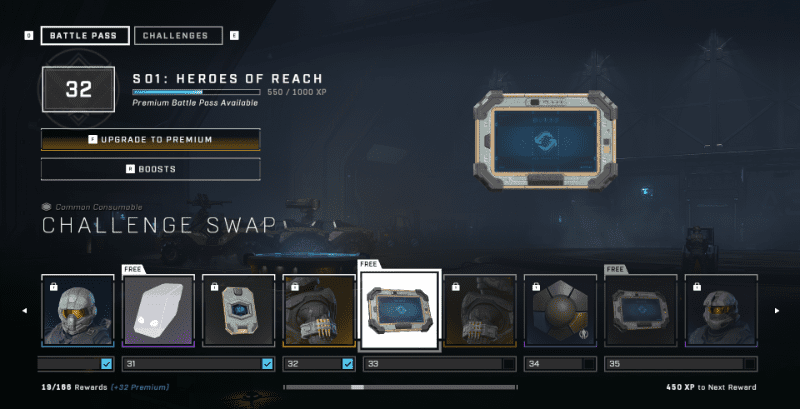Pick the locked tier 34 round emblem reward
Image resolution: width=800 pixels, height=409 pixels.
(560, 311)
